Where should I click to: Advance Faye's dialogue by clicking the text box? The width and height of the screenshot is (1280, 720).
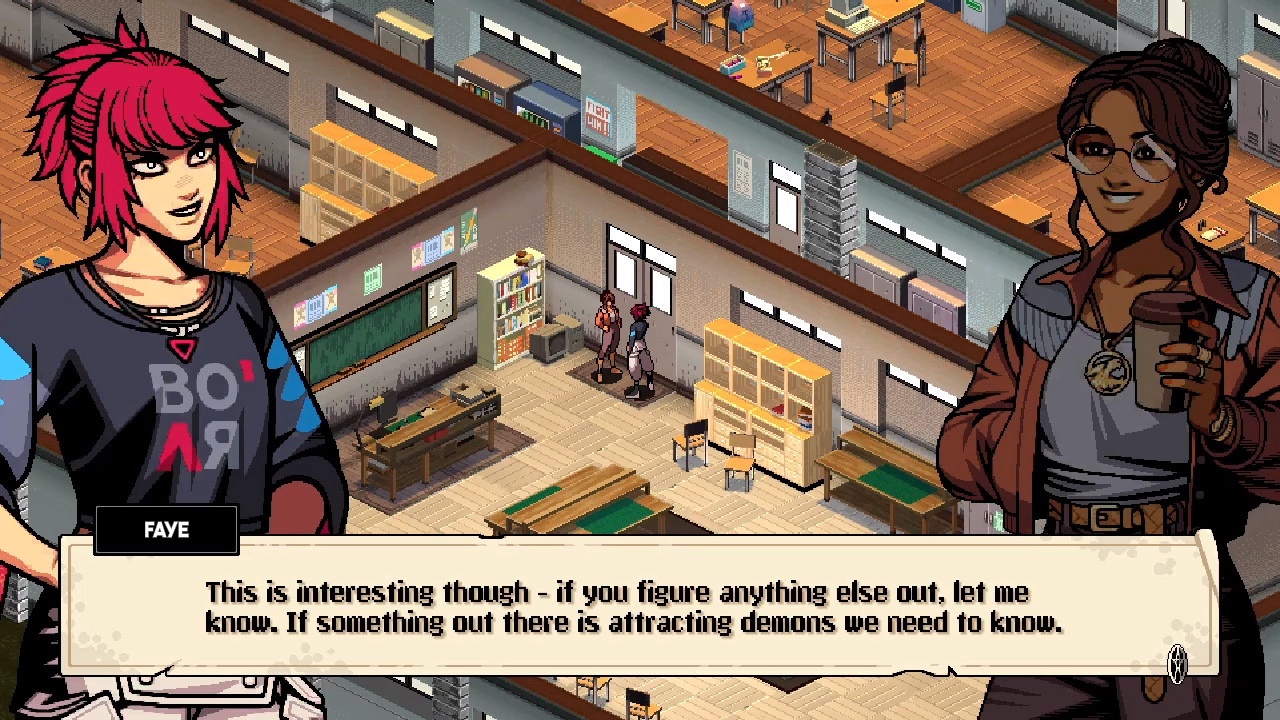(633, 607)
